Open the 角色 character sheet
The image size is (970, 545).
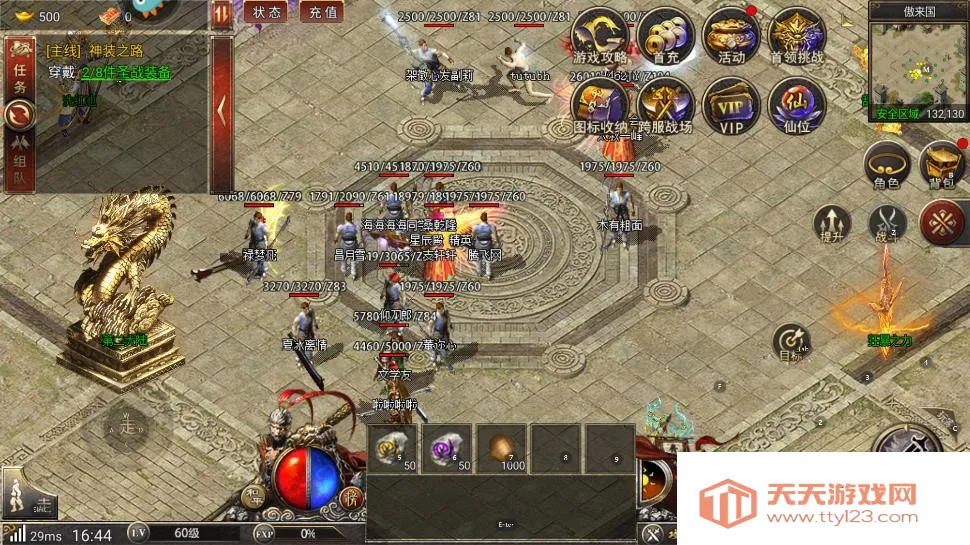(x=887, y=164)
